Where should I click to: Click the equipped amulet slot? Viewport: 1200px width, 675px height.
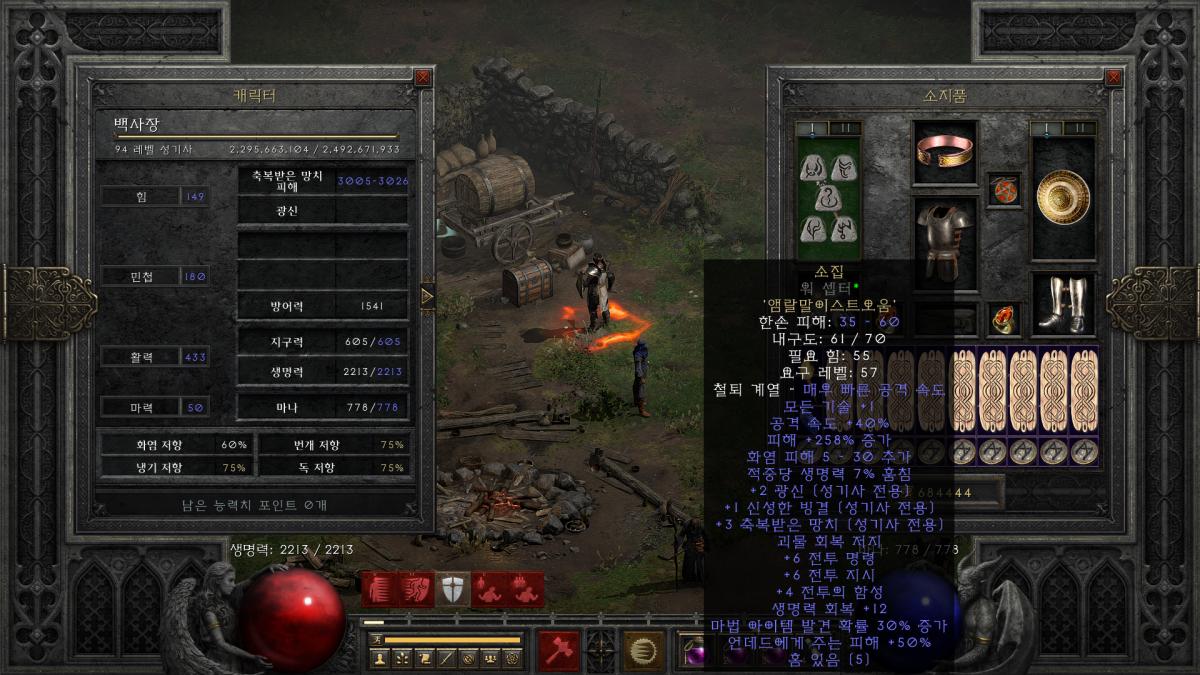1003,188
